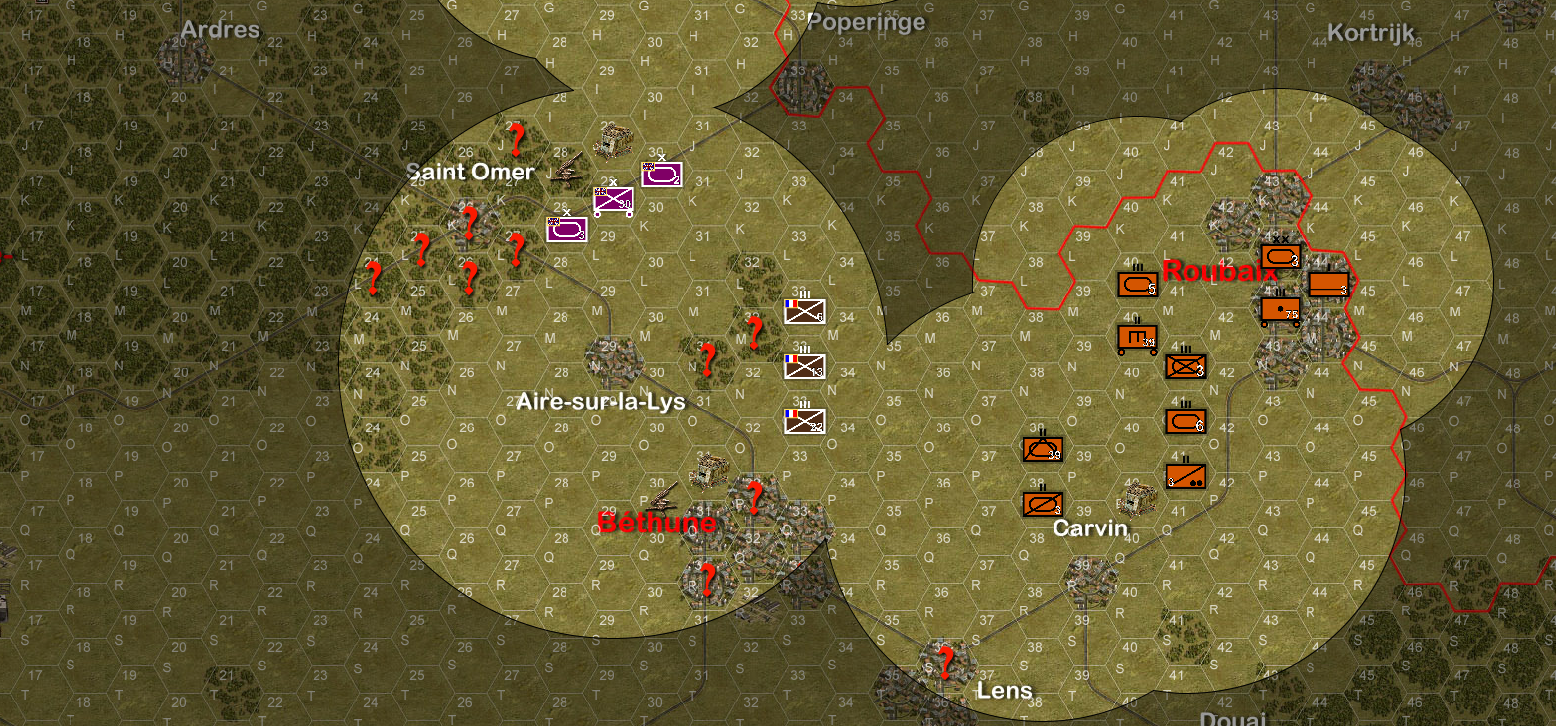Choose the orange artillery counter numbered 75
Image resolution: width=1556 pixels, height=726 pixels.
click(1280, 310)
